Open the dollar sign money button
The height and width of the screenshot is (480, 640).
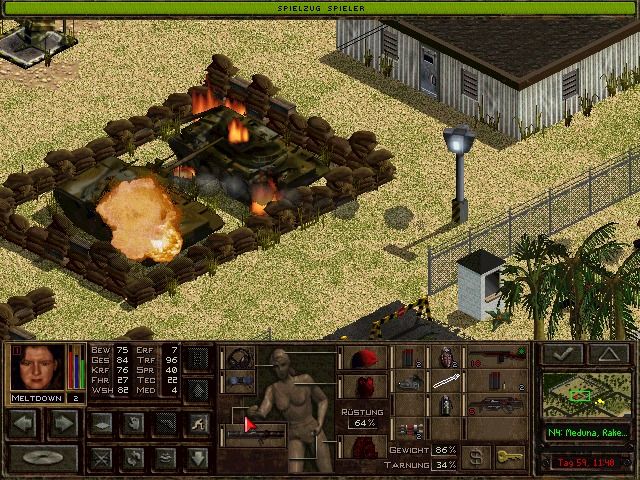[478, 456]
